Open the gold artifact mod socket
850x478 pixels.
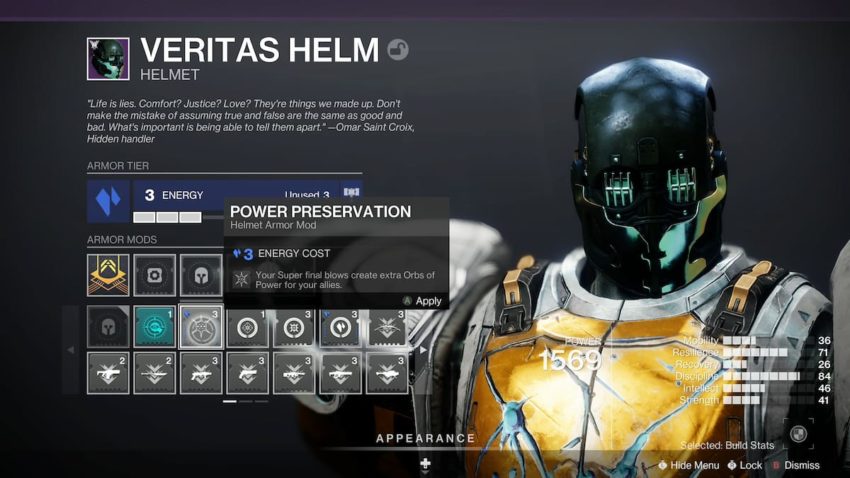click(108, 275)
